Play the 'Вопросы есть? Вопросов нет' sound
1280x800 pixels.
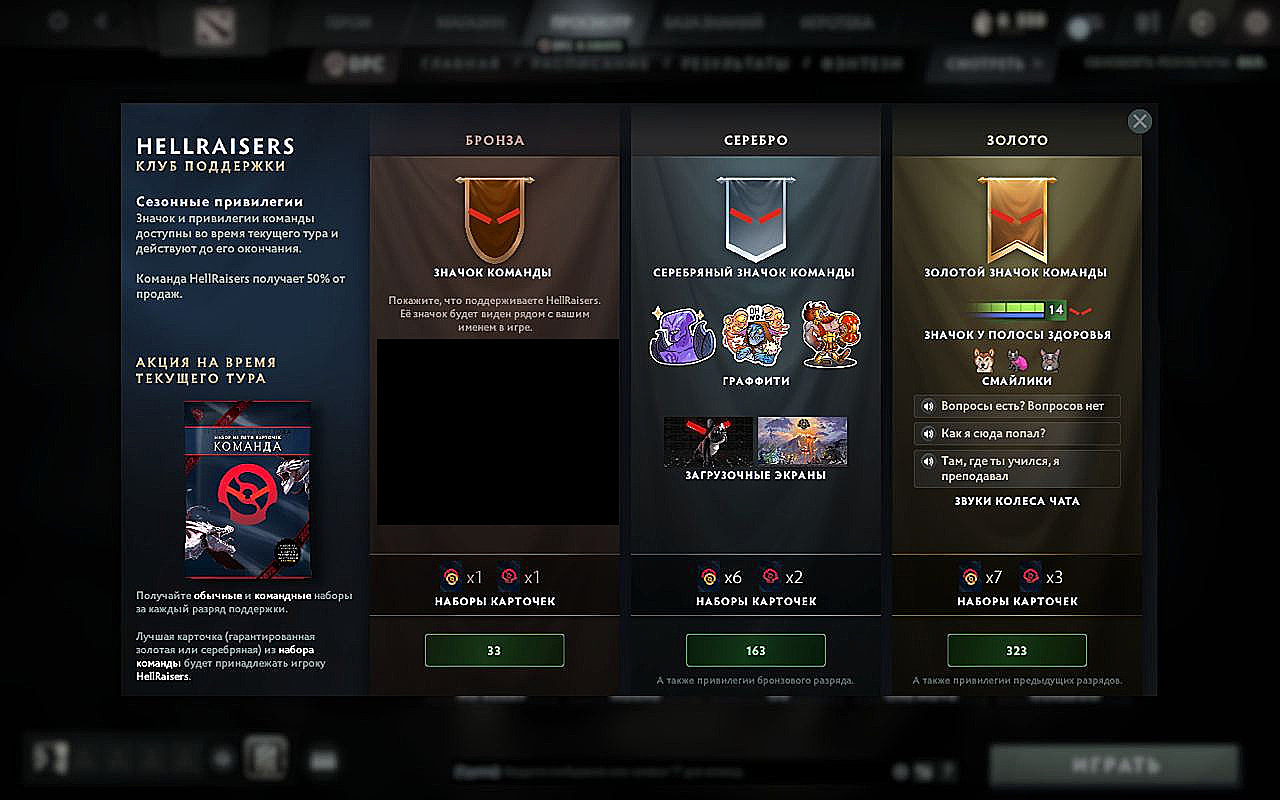[x=1016, y=406]
